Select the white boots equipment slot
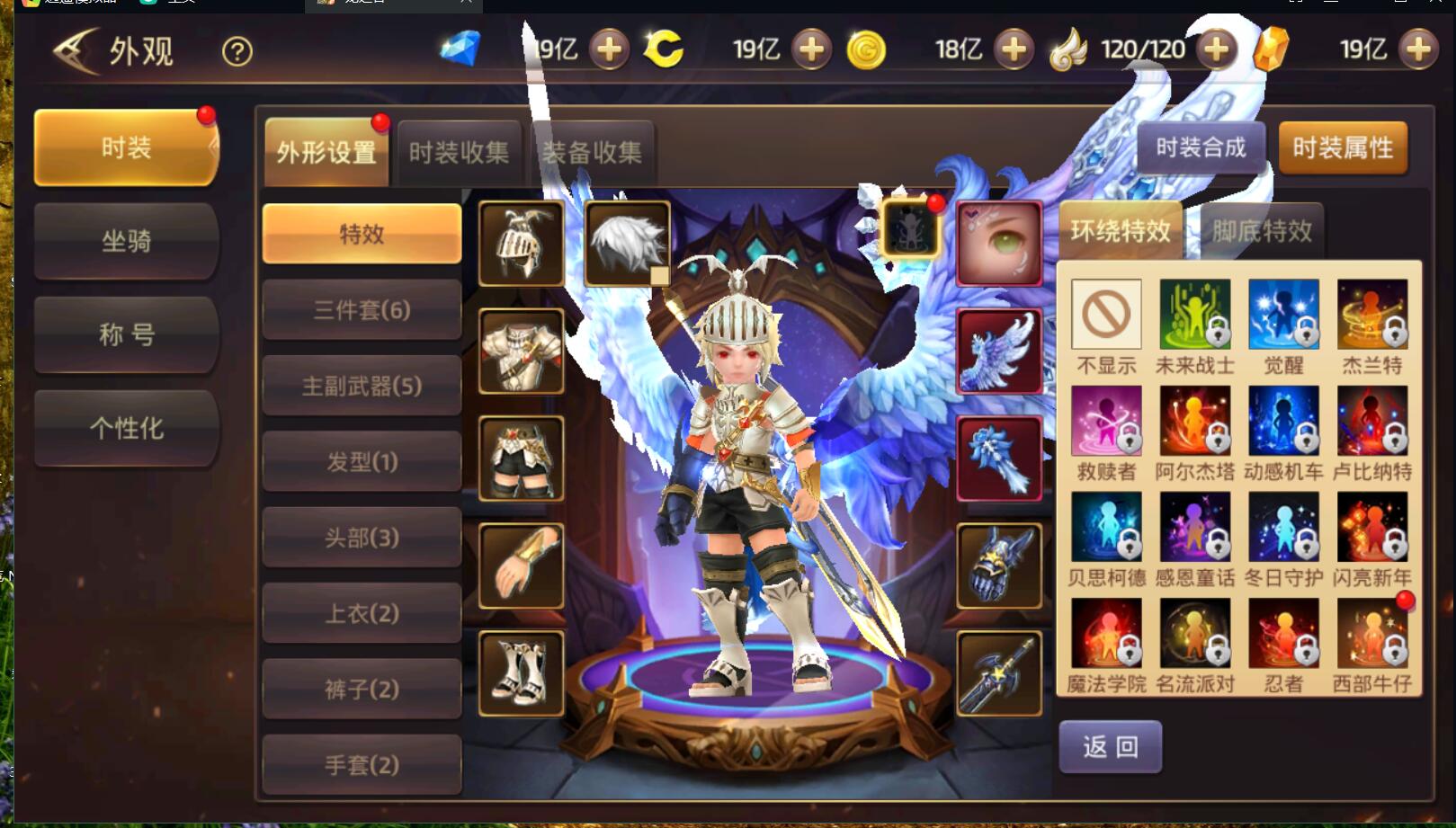The image size is (1456, 828). (522, 673)
